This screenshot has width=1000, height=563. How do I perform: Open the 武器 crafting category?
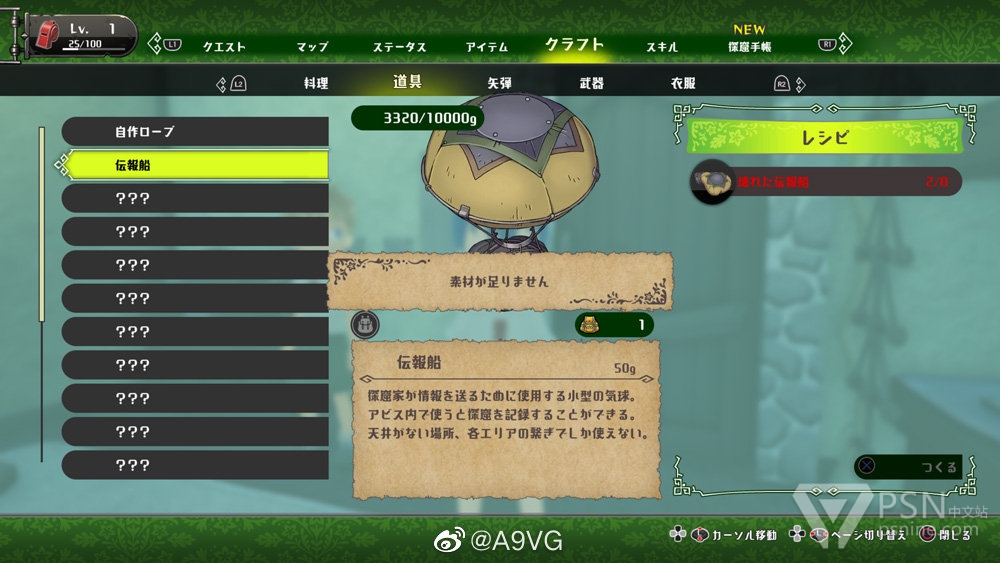click(x=592, y=84)
